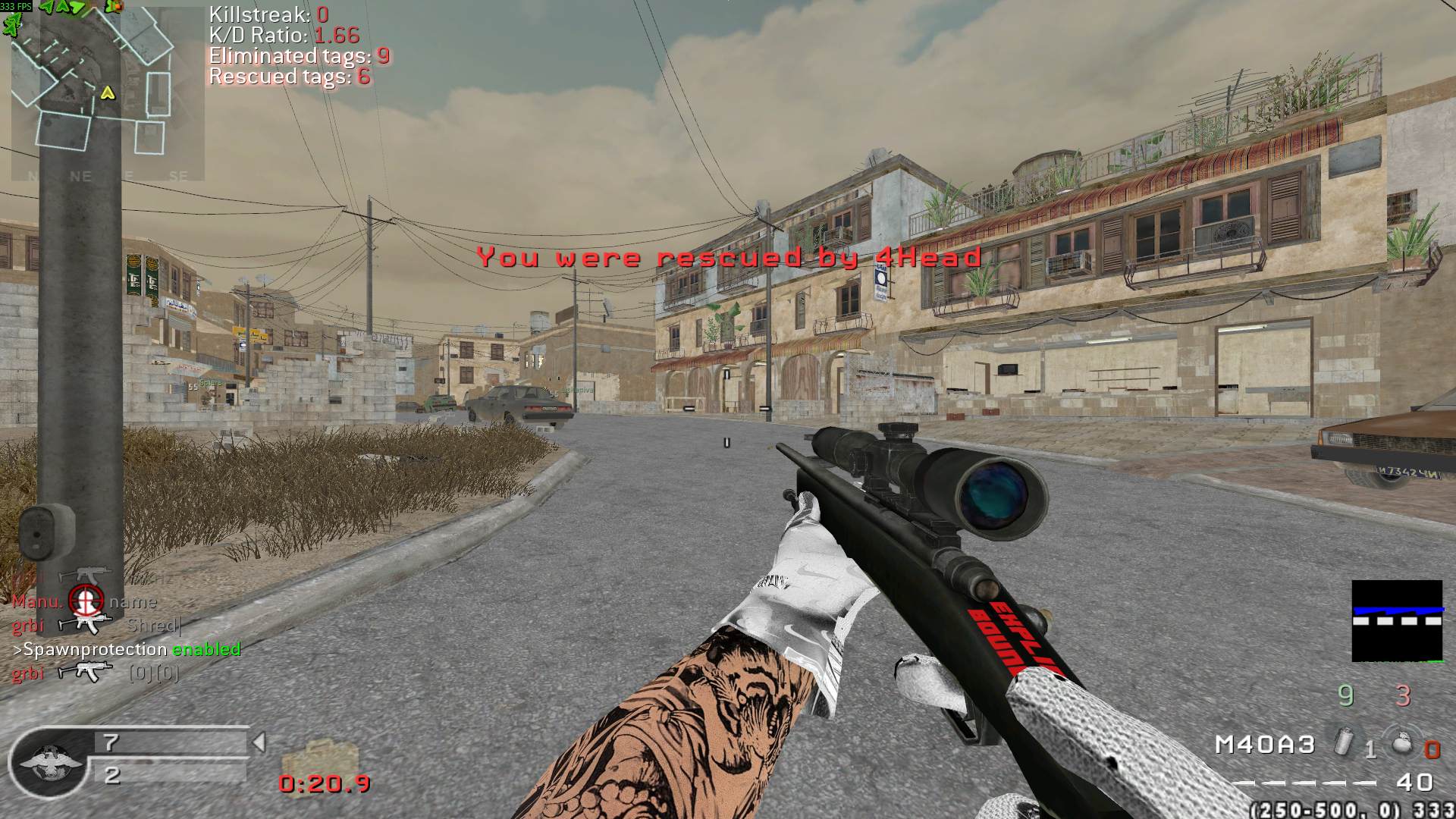This screenshot has width=1456, height=819.
Task: Click the black panel with the blue line
Action: click(x=1397, y=620)
